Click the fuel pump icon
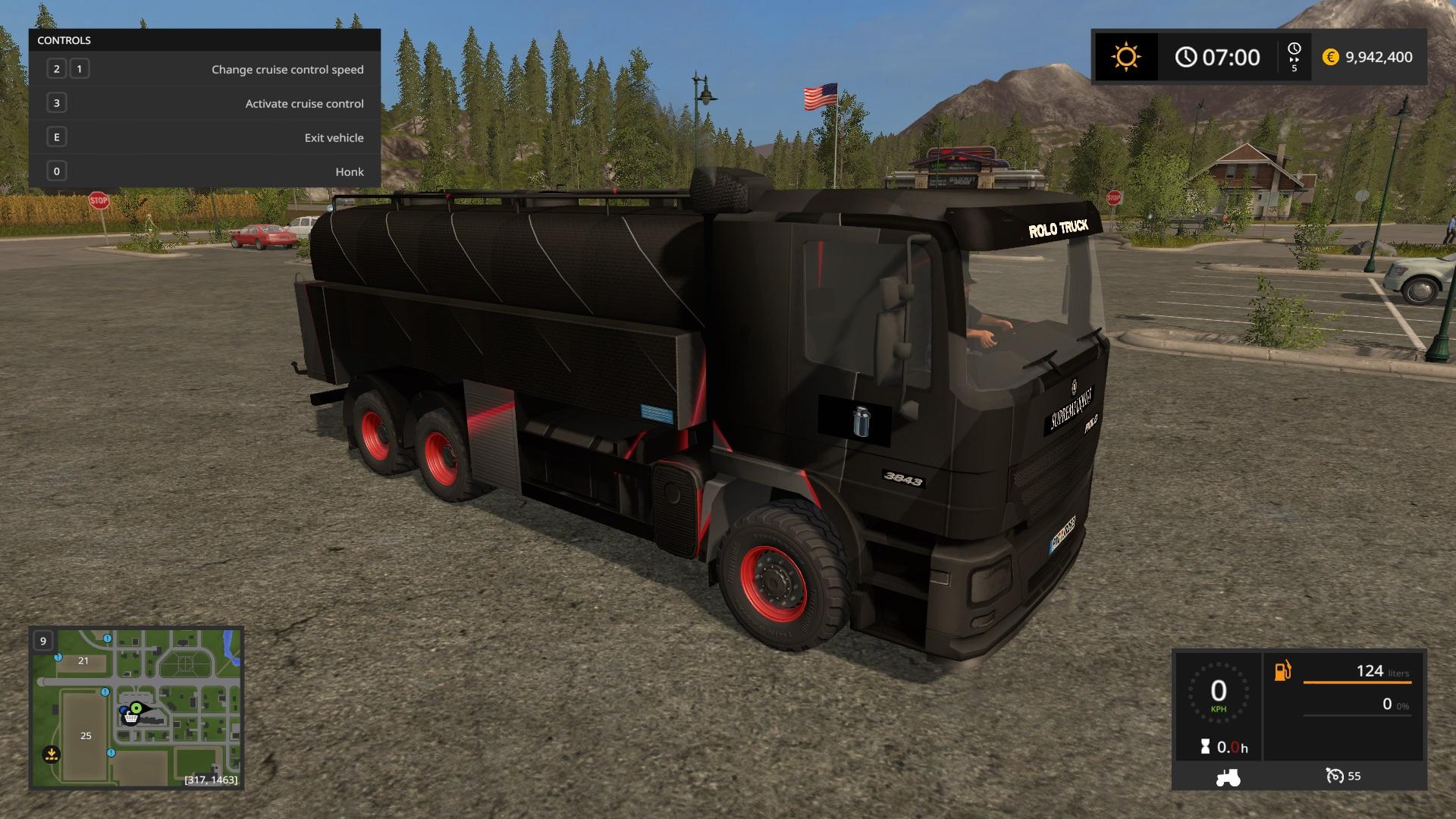The height and width of the screenshot is (819, 1456). point(1282,671)
